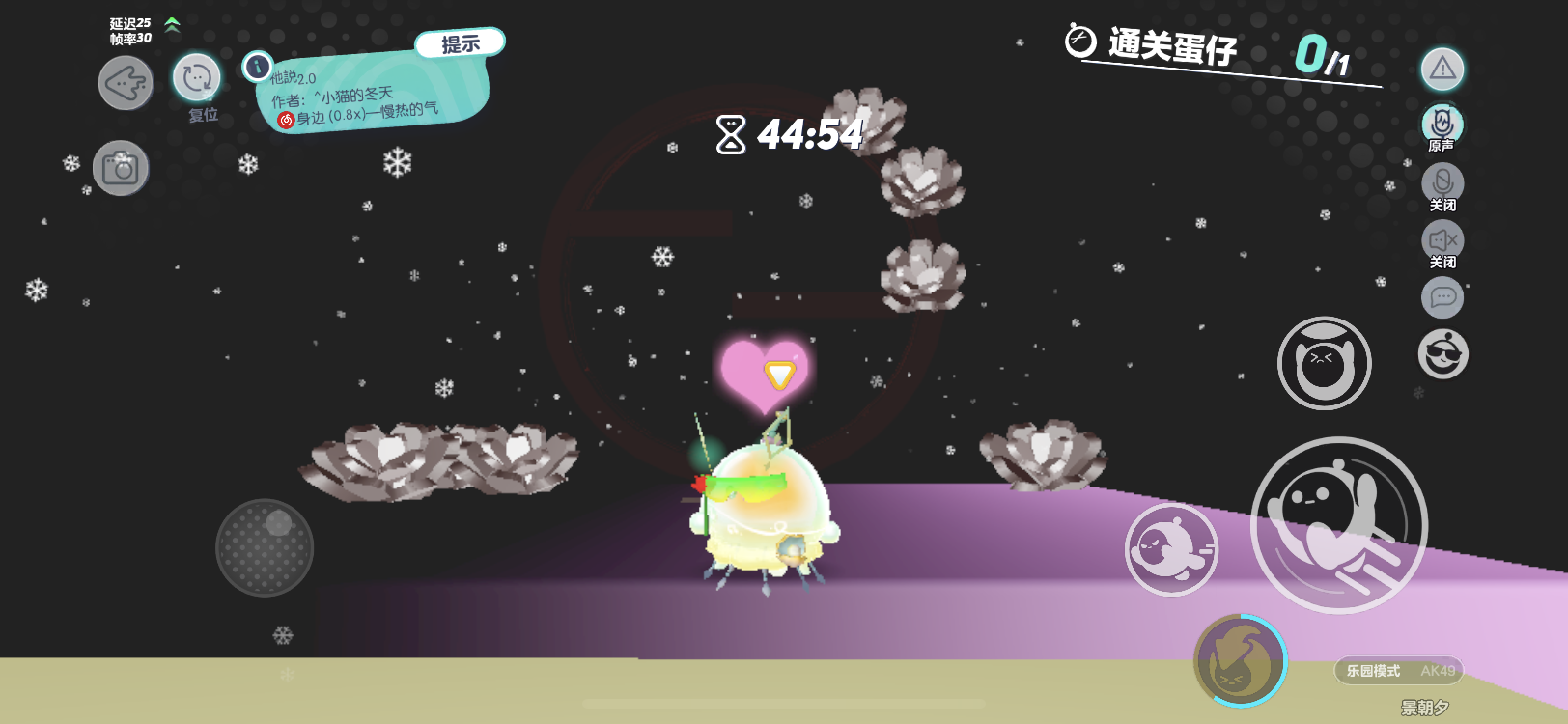Viewport: 1568px width, 724px height.
Task: Trigger the large jump action button
Action: pos(1338,525)
